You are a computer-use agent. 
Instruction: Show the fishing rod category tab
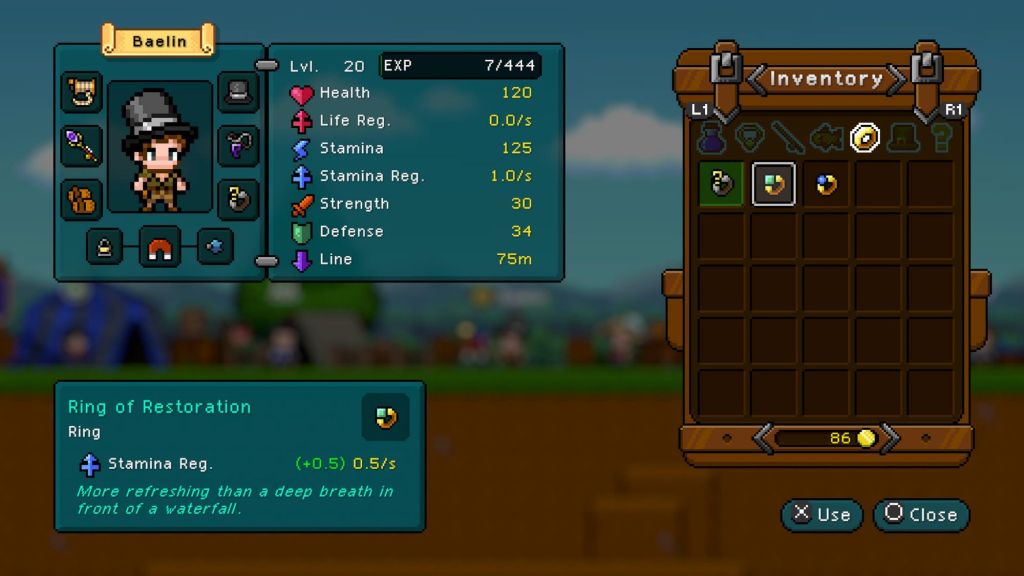[x=787, y=137]
